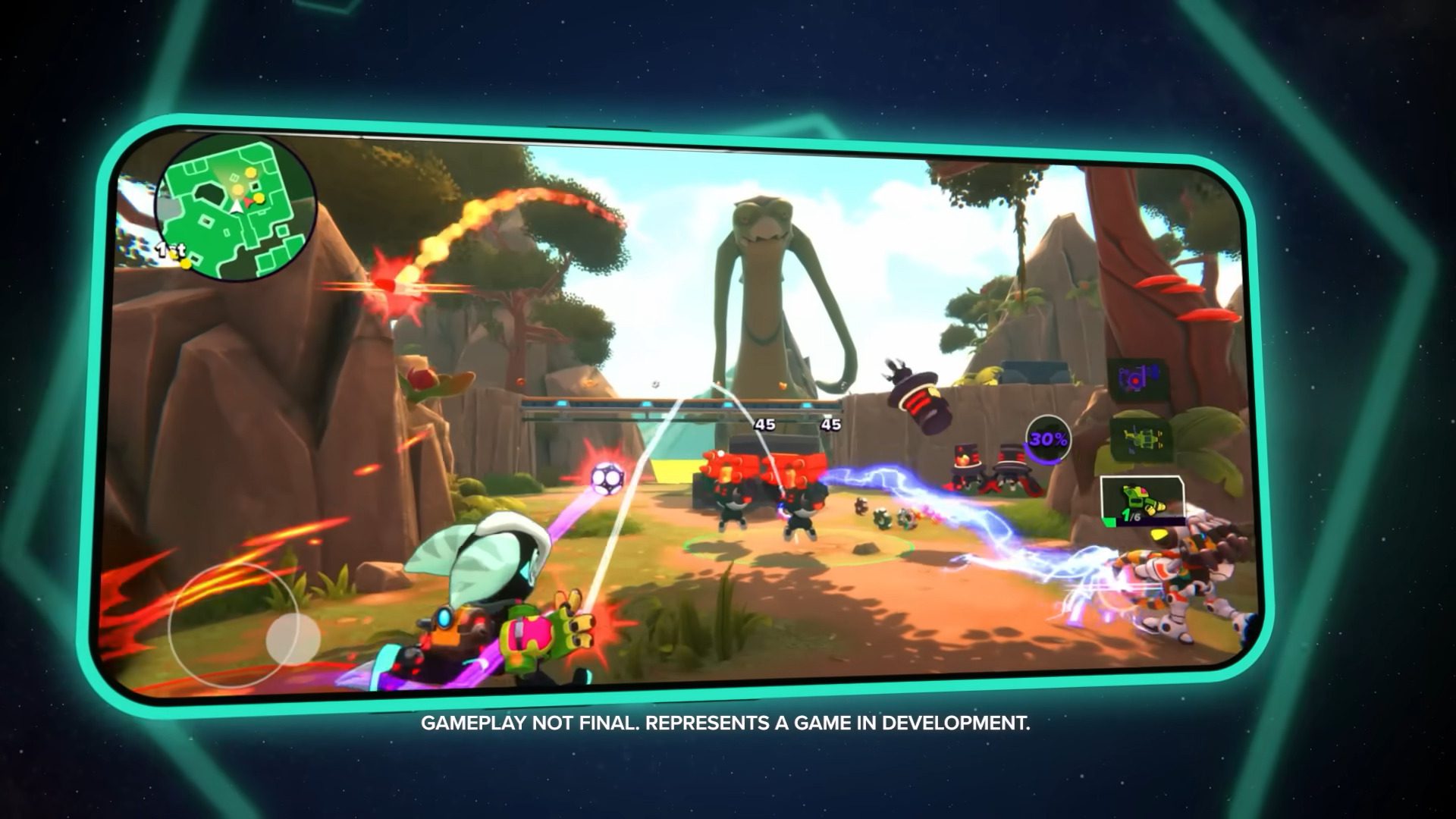
Task: Tap the player arrow on the minimap
Action: pos(237,206)
